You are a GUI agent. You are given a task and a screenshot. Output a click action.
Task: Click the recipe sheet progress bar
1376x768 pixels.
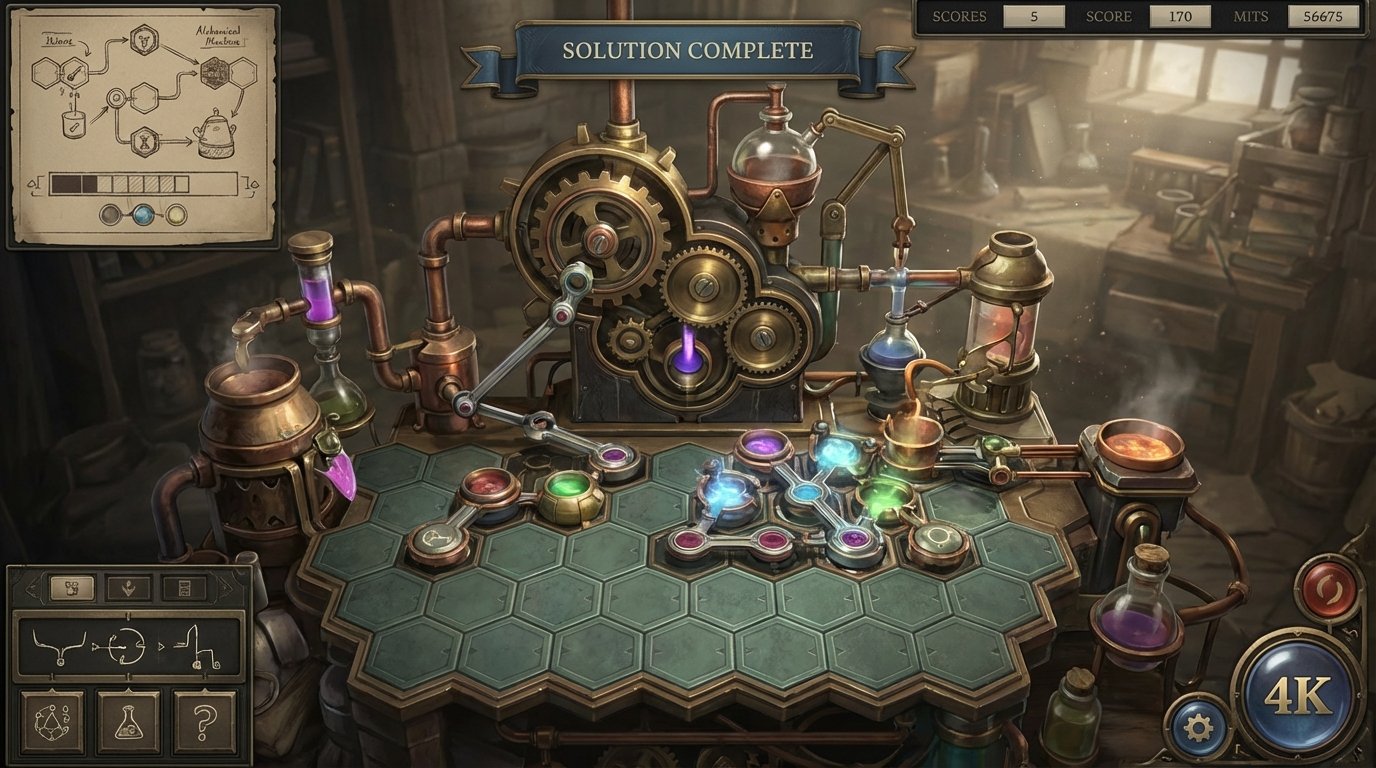(x=143, y=183)
